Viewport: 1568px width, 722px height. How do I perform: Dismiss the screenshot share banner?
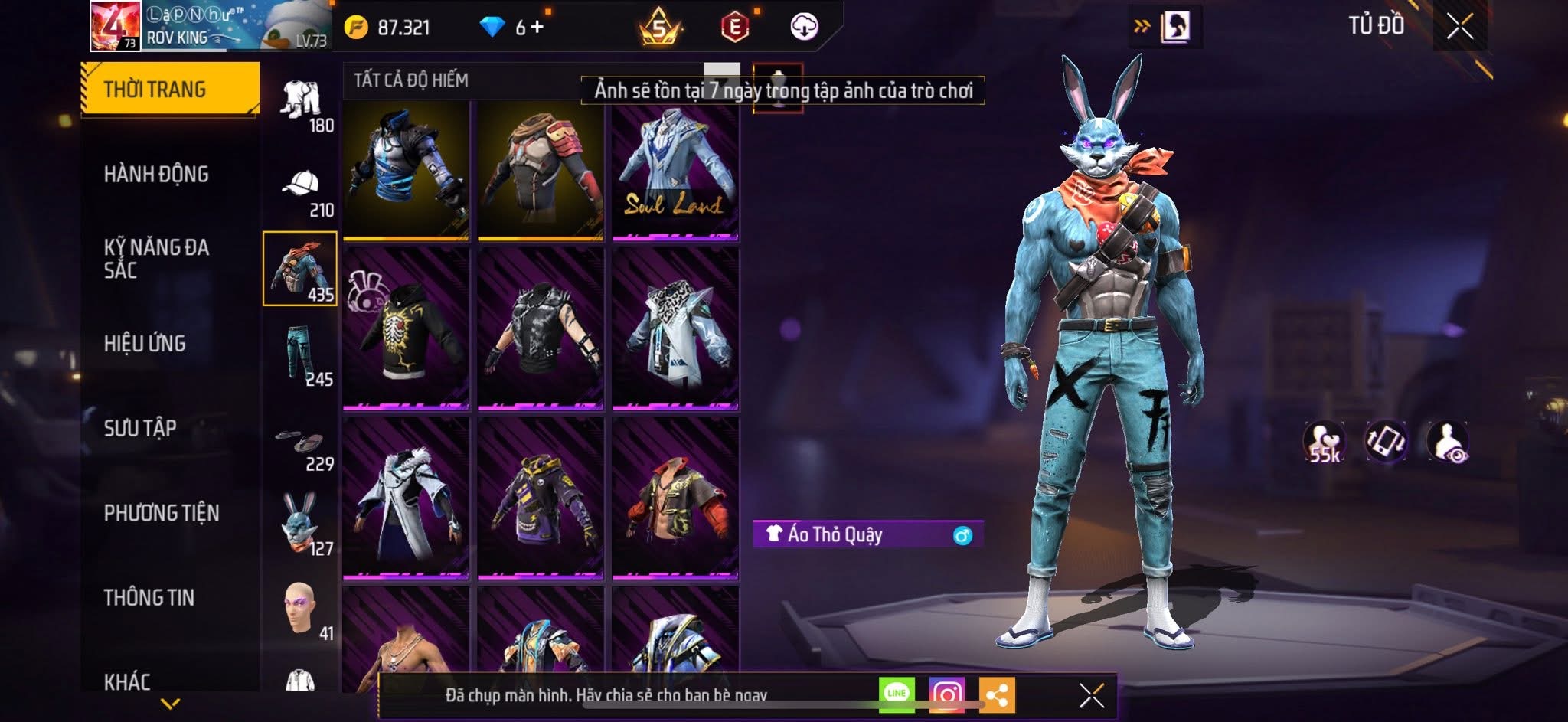pyautogui.click(x=1091, y=695)
